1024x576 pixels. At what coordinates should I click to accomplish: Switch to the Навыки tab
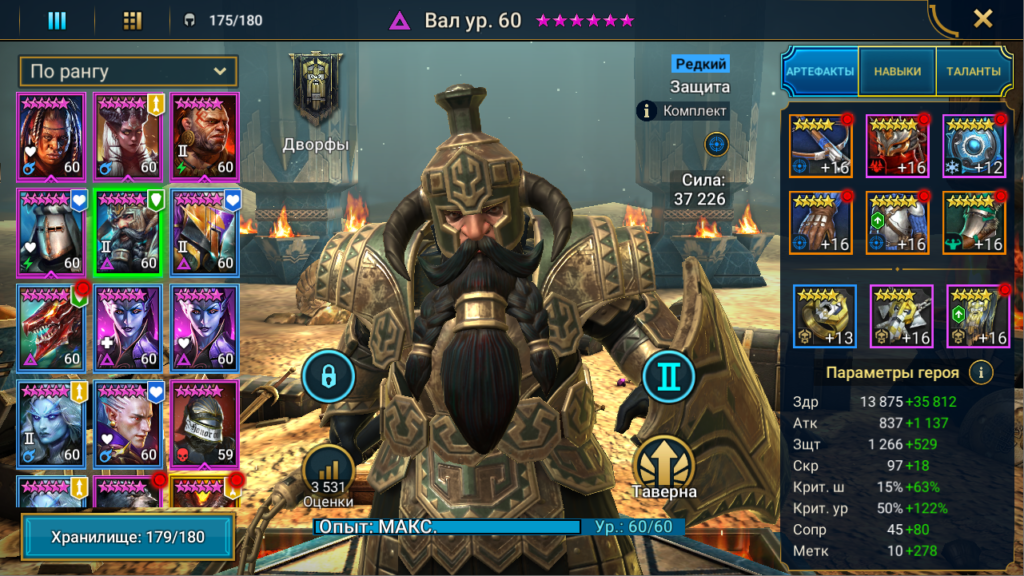(897, 72)
